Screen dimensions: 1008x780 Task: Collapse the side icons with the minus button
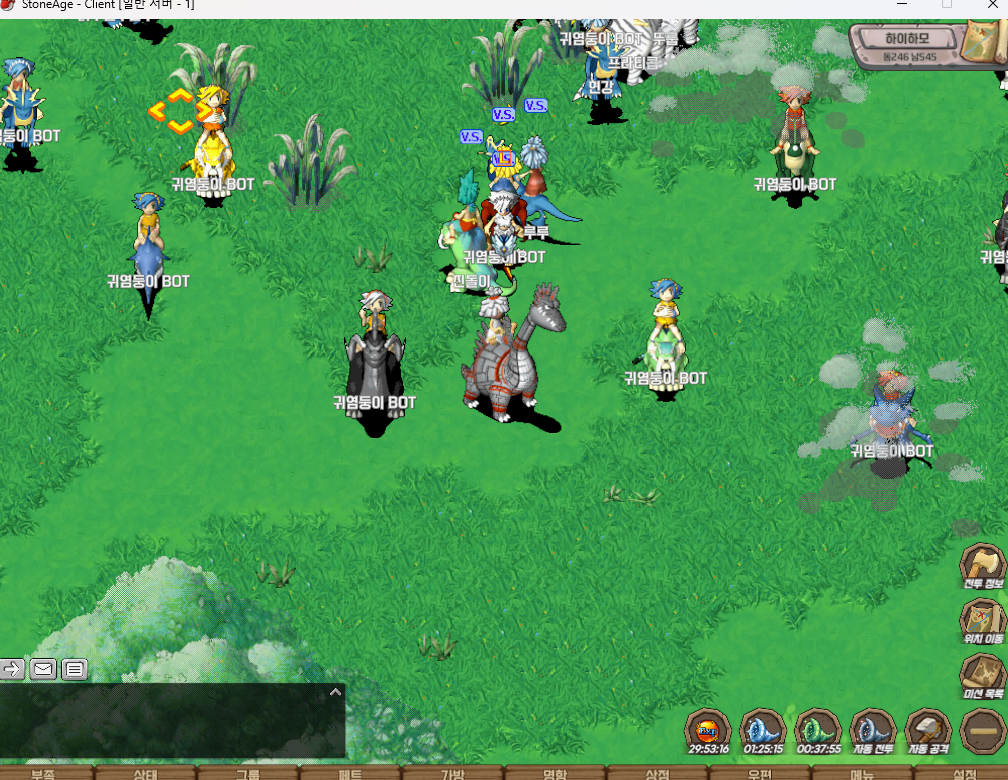pyautogui.click(x=982, y=731)
